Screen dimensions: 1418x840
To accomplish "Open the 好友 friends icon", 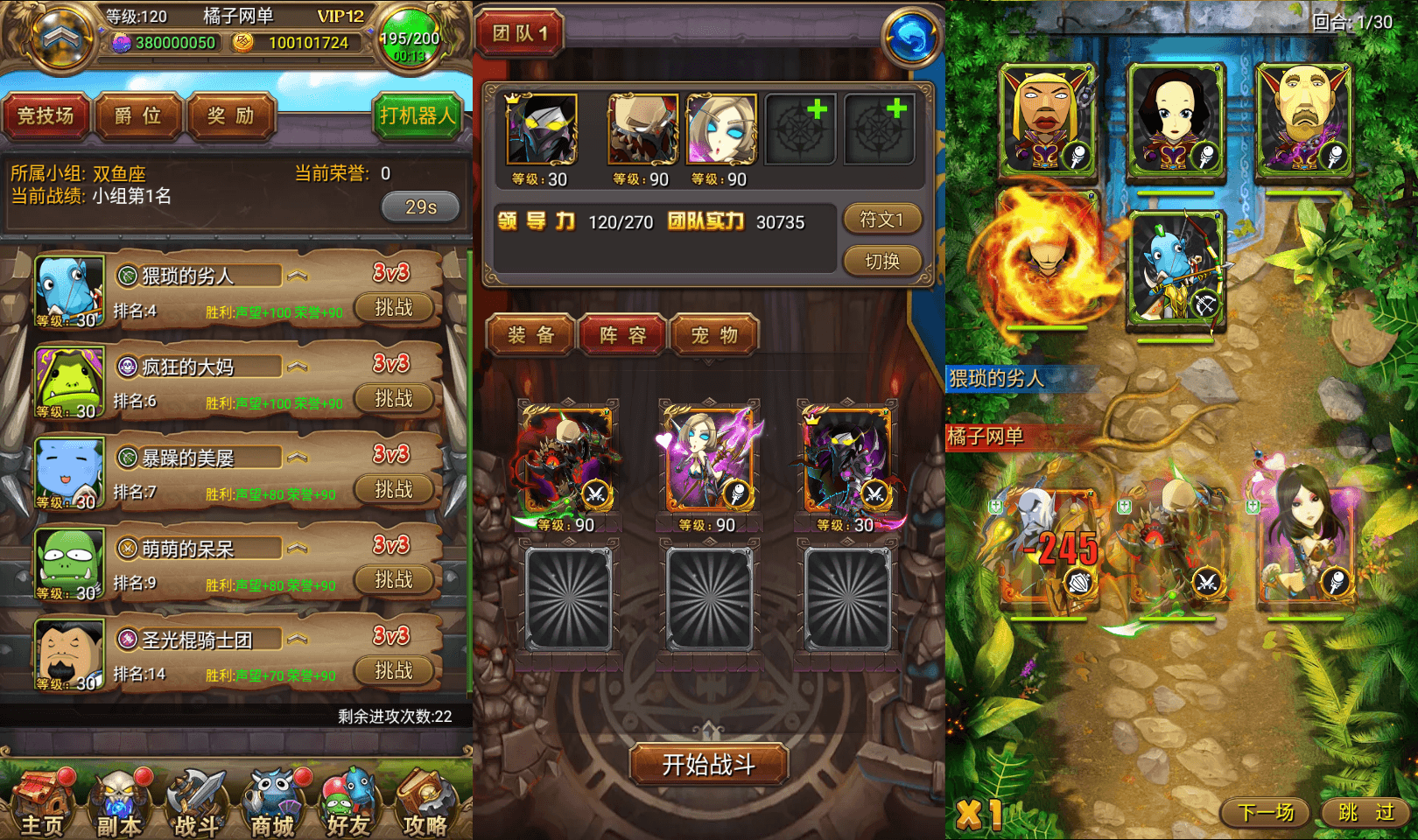I will click(348, 801).
